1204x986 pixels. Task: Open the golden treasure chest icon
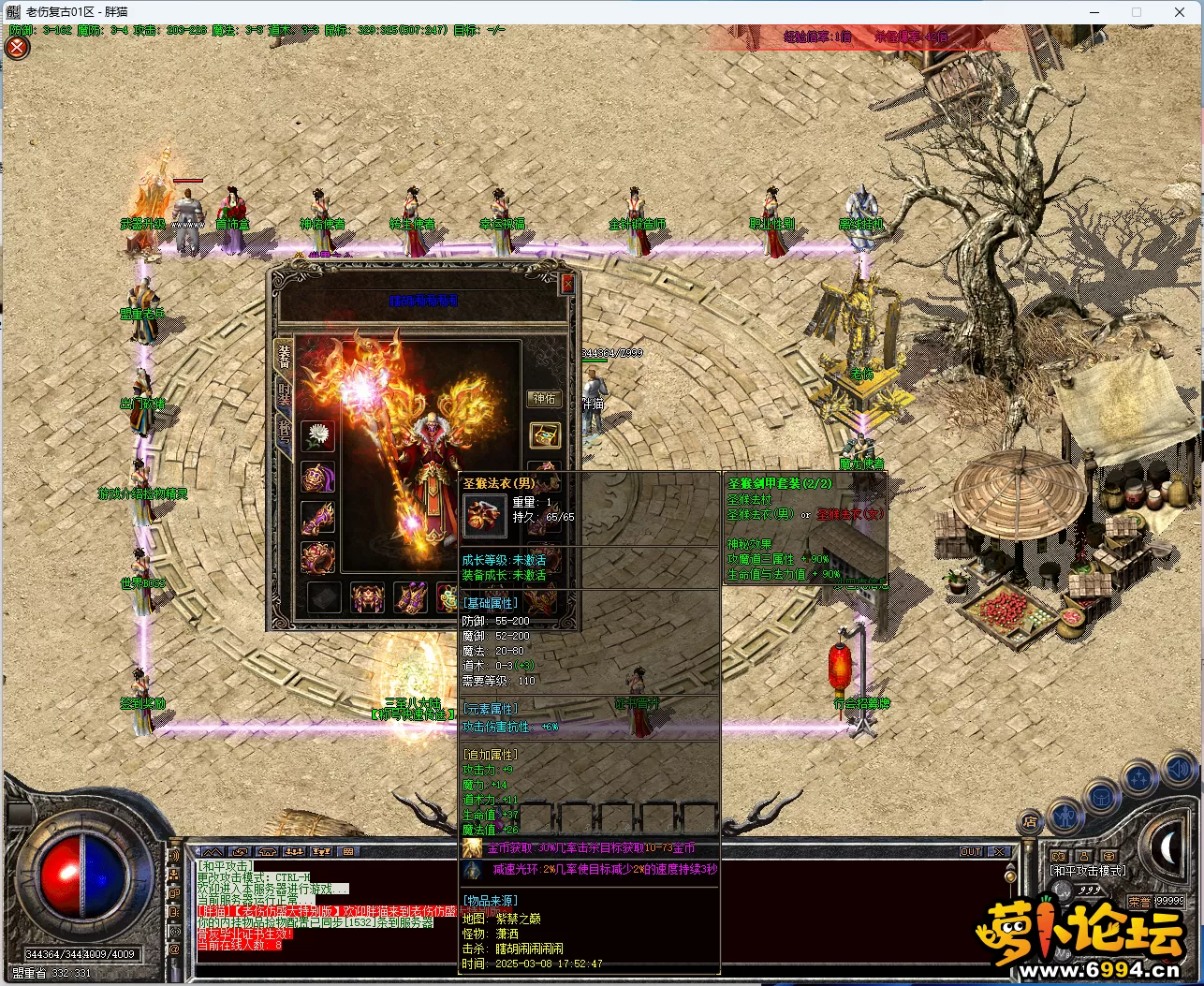coord(545,434)
